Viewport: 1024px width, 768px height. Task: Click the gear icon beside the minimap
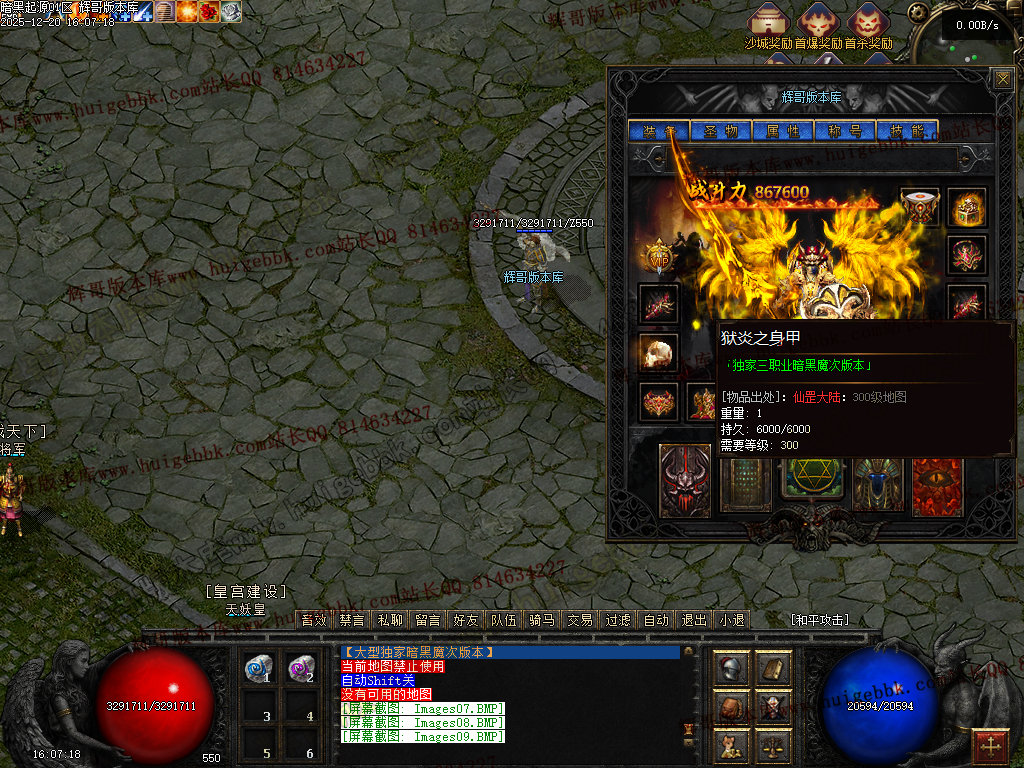pos(916,12)
